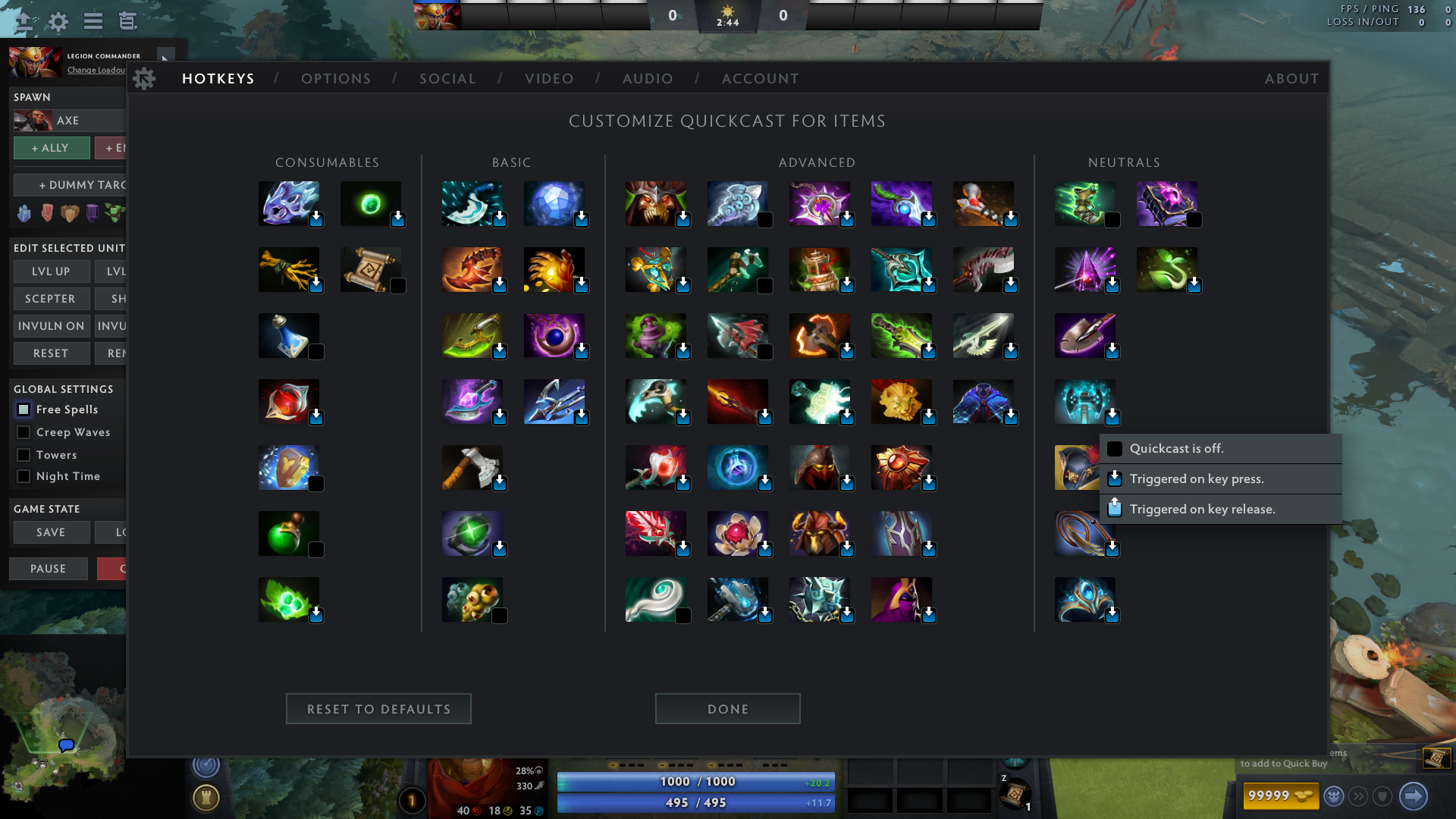
Task: Enable the Creep Waves checkbox
Action: click(x=24, y=432)
